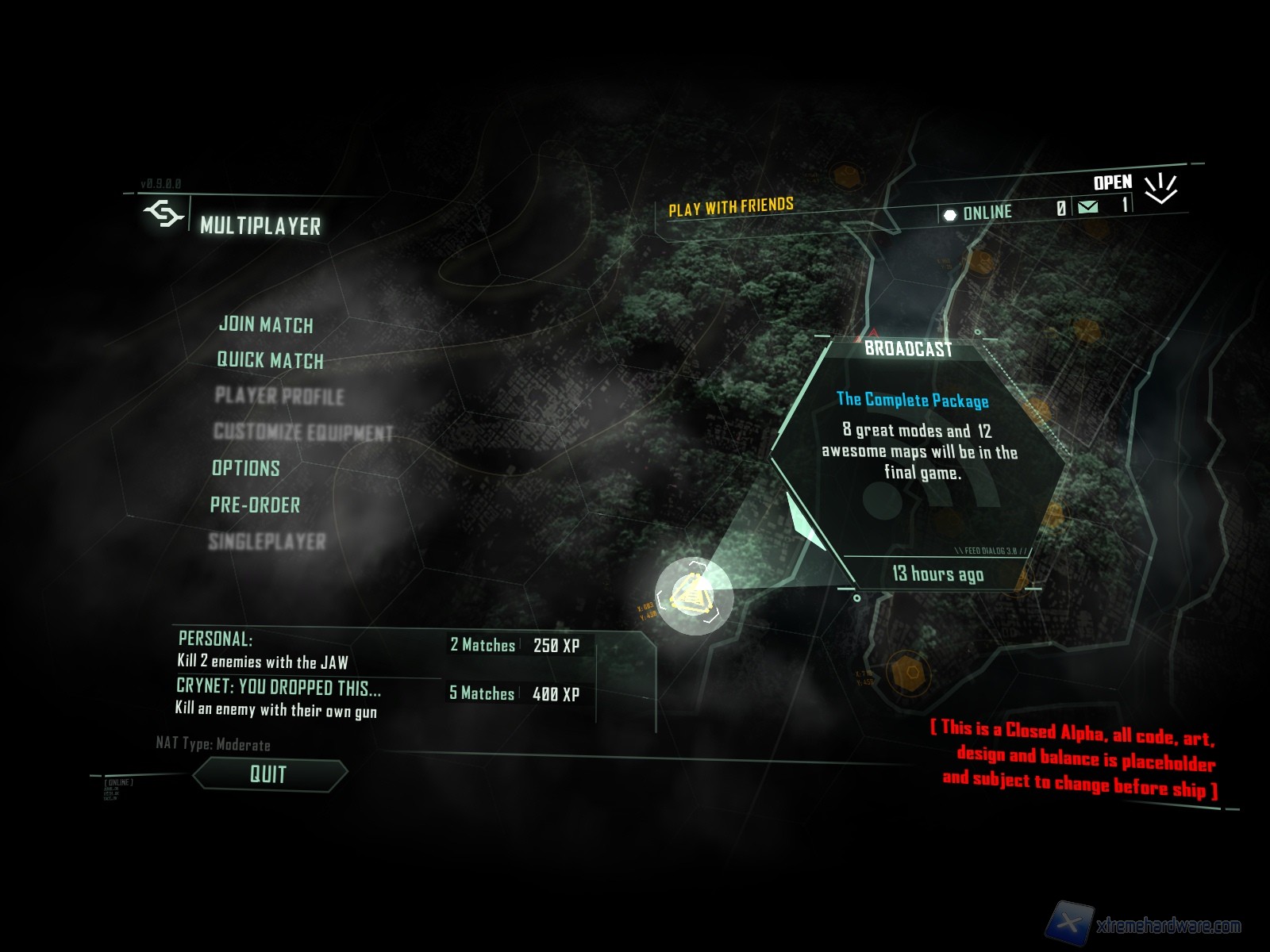Open the Player Profile entry
This screenshot has width=1270, height=952.
[279, 396]
